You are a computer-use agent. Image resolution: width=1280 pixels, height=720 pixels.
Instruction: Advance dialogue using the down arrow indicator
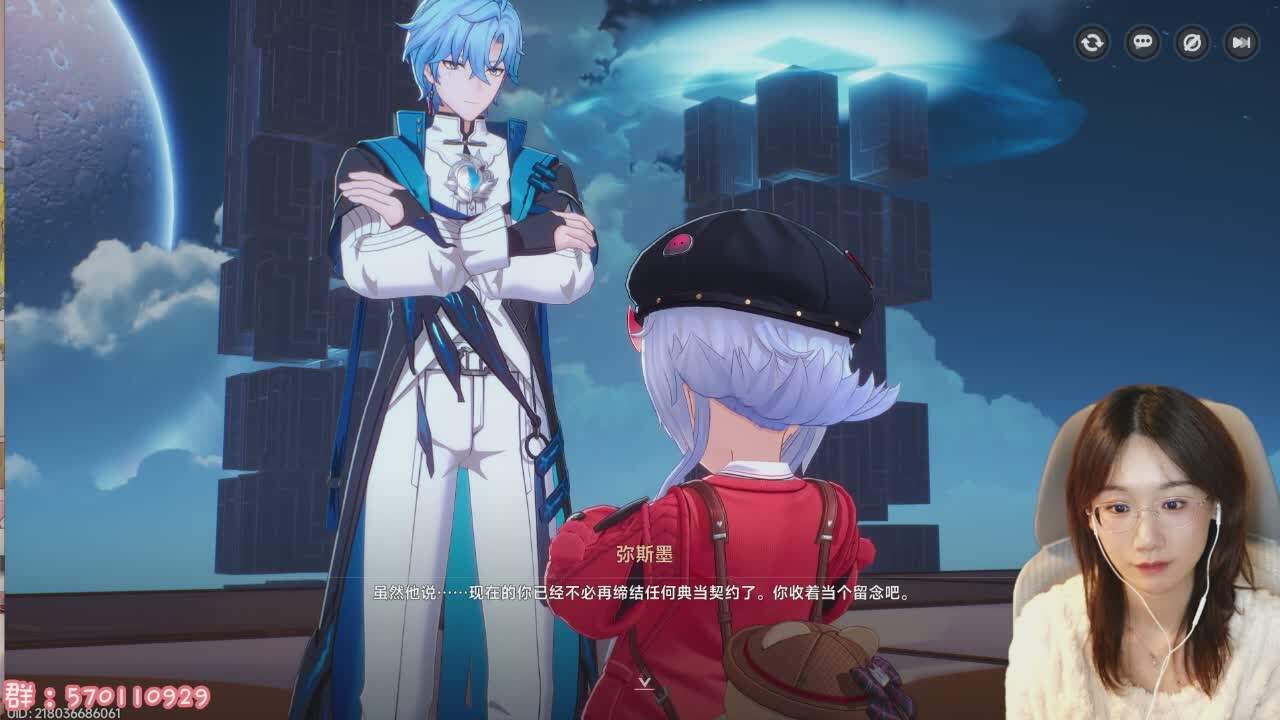(645, 682)
